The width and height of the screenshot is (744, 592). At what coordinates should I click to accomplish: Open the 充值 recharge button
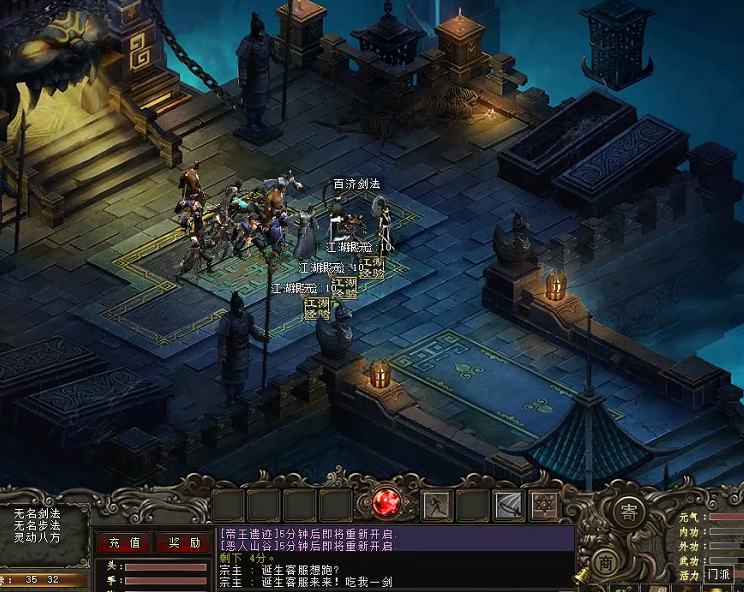[x=124, y=543]
